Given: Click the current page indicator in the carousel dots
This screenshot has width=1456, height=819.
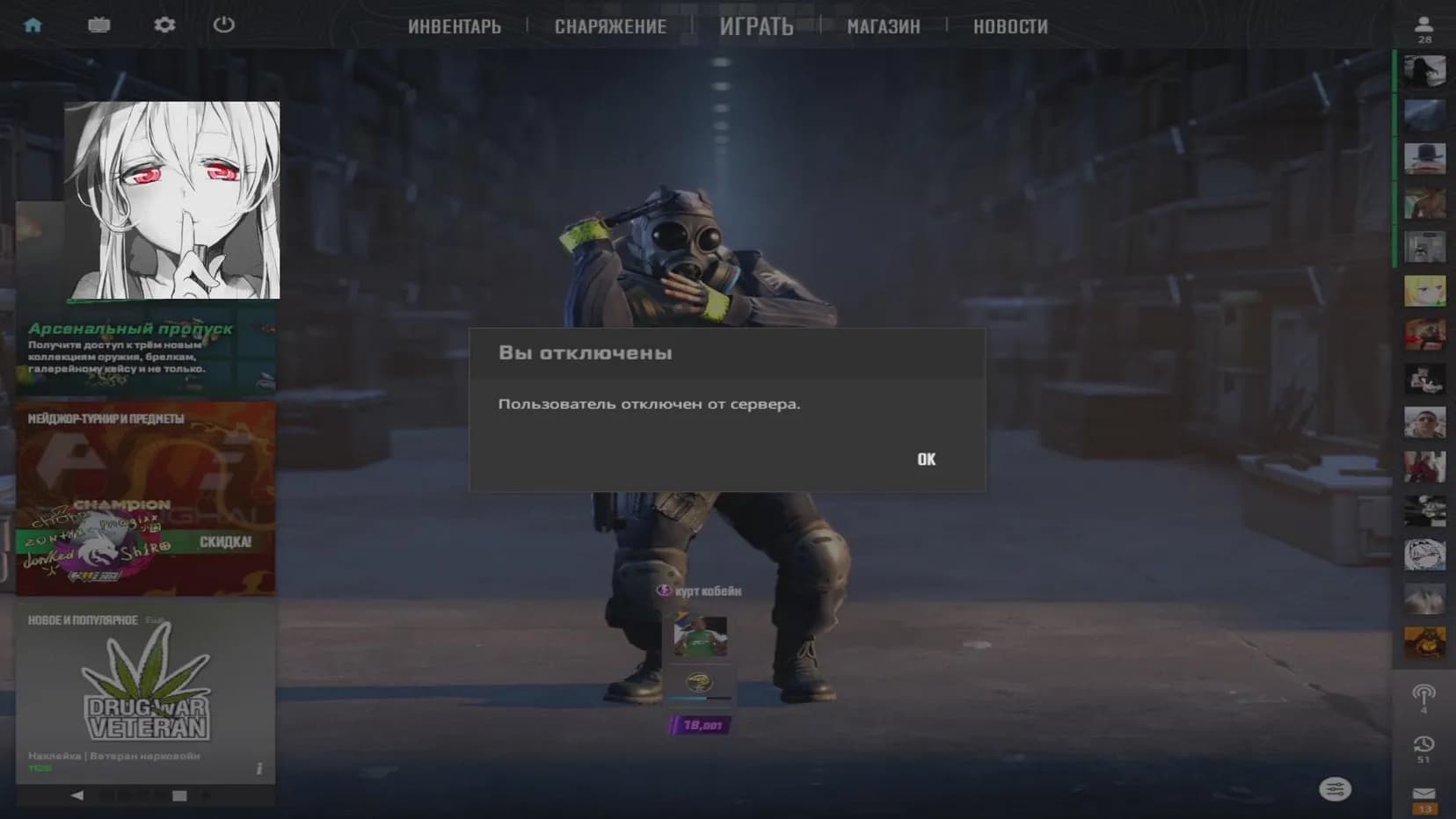Looking at the screenshot, I should point(179,794).
